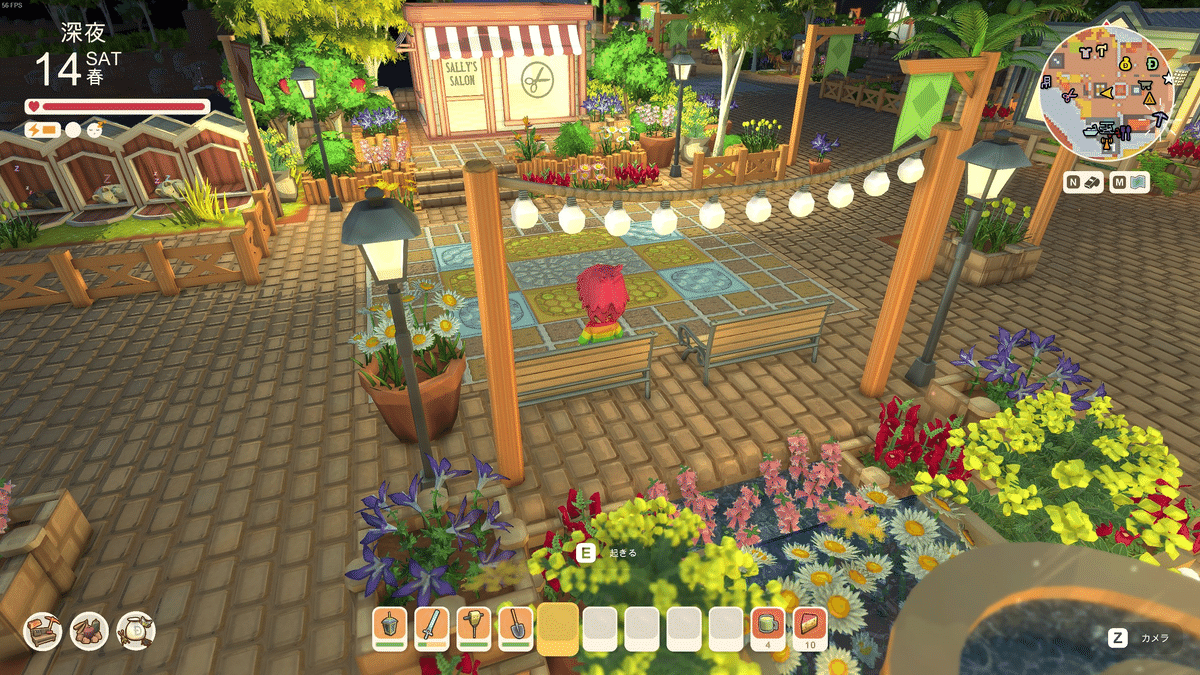Select the white star minimap marker
Screen dimensions: 1200x675
coord(1167,77)
